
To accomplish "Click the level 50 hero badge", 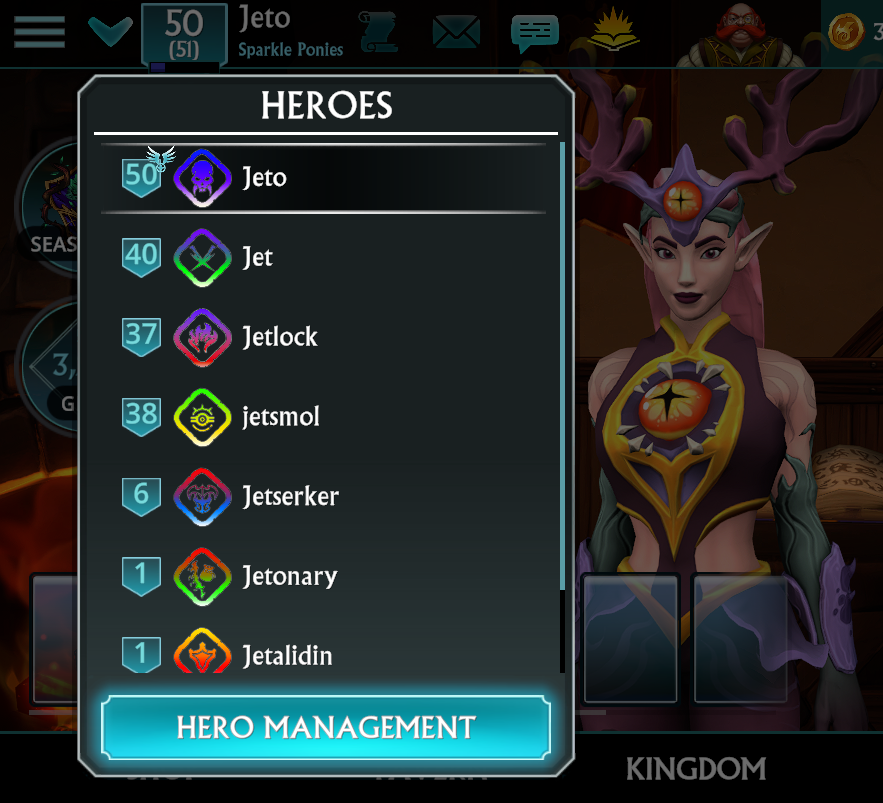I will [184, 33].
